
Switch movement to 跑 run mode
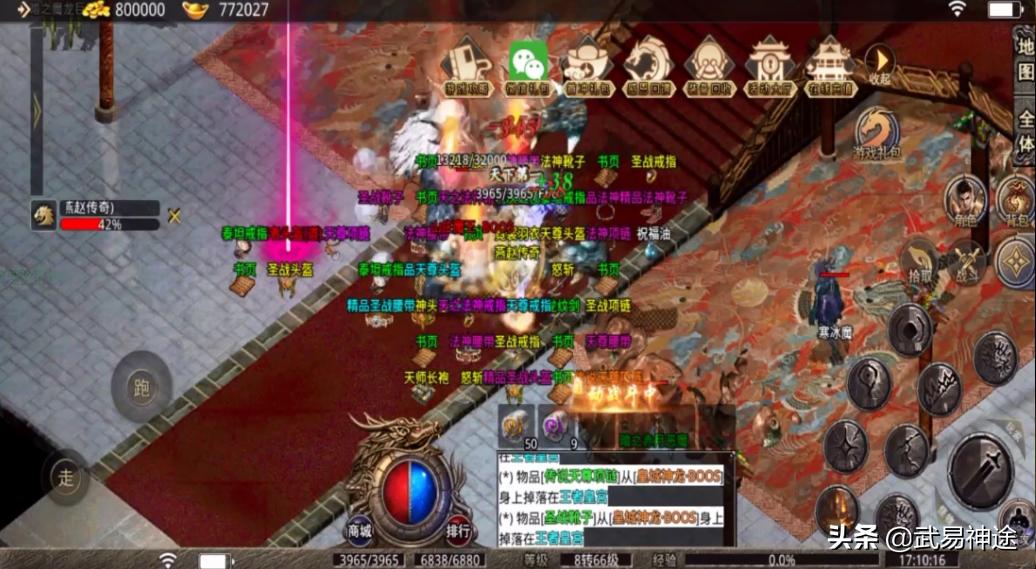pyautogui.click(x=141, y=386)
